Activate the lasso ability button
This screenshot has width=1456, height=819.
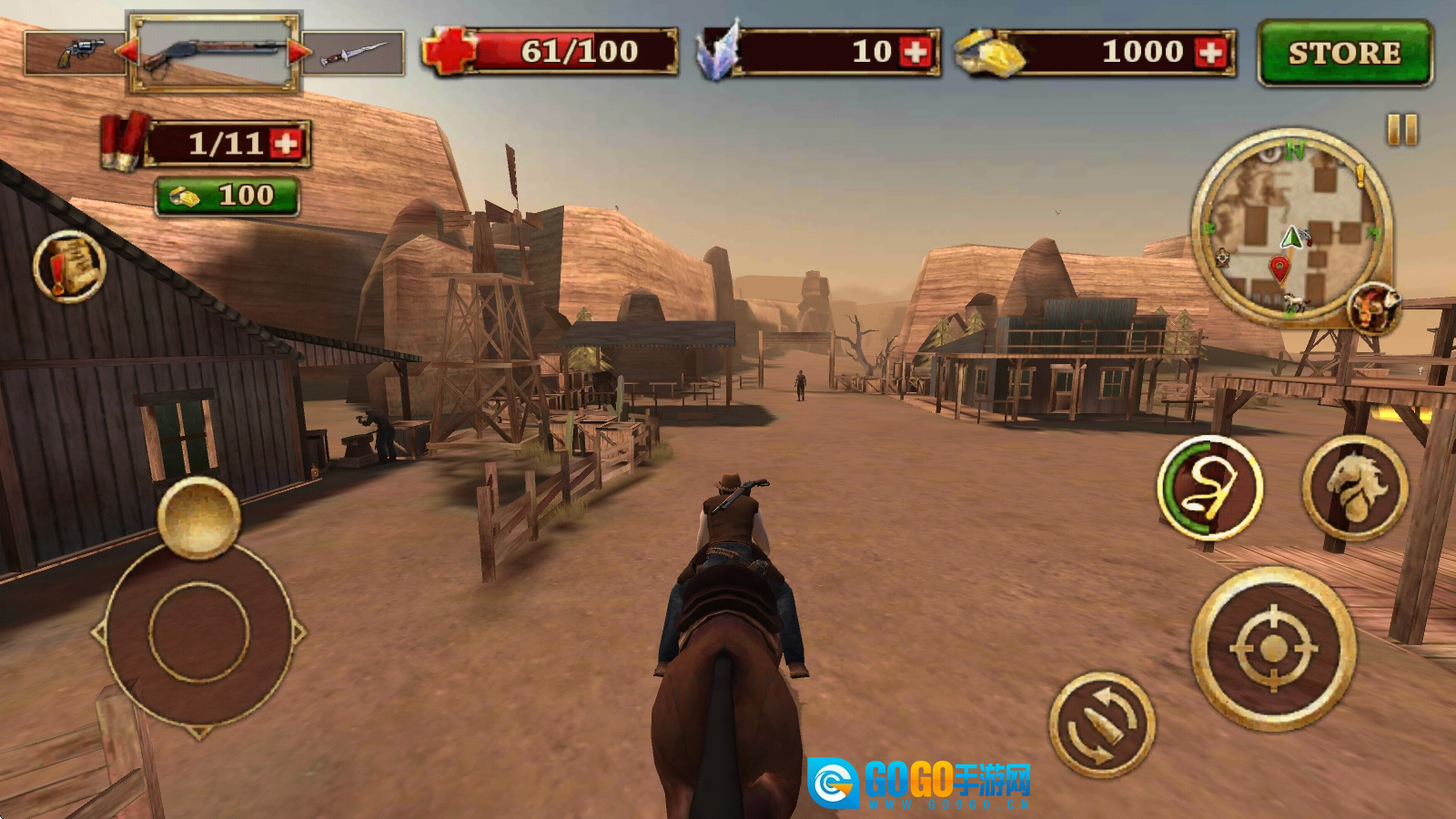coord(1209,488)
